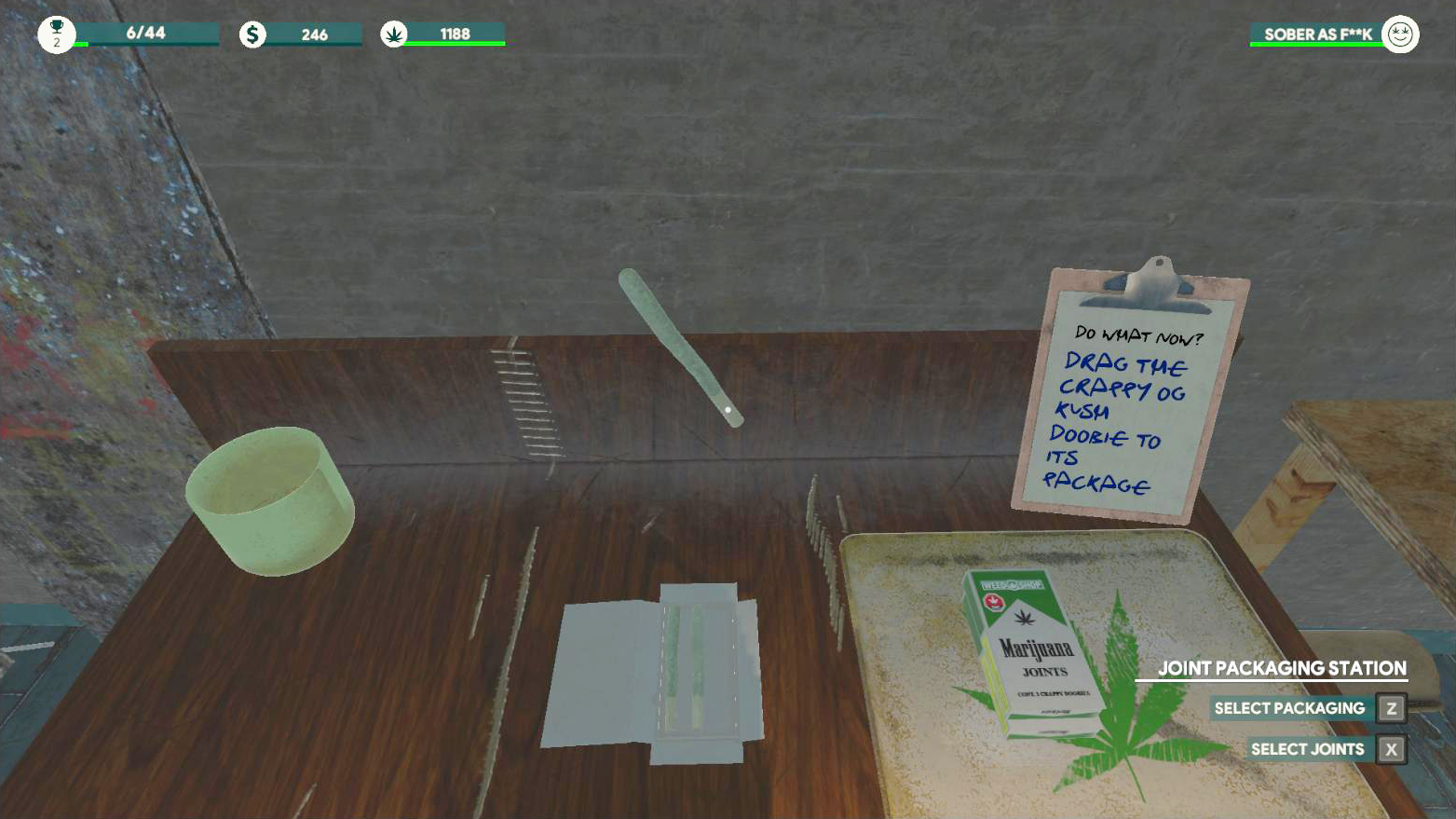Click the weed leaf stash icon

pos(395,34)
